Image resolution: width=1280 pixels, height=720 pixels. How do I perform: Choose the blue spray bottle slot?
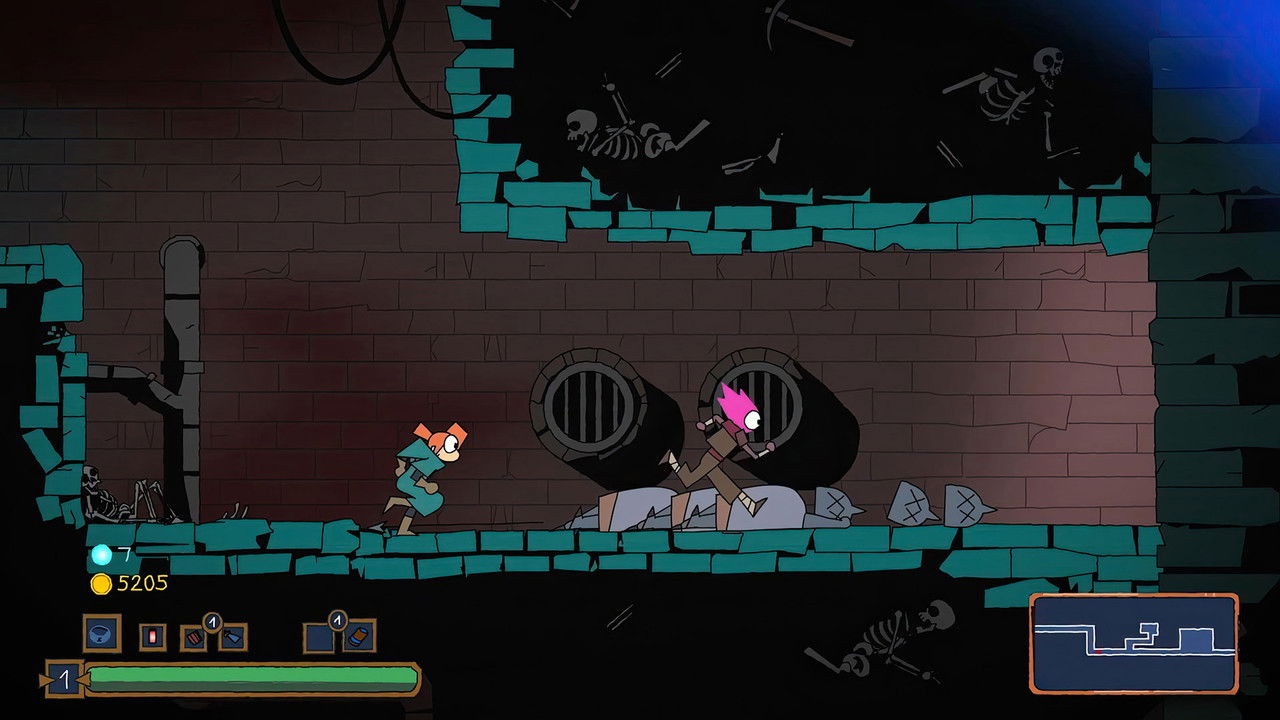pos(232,637)
